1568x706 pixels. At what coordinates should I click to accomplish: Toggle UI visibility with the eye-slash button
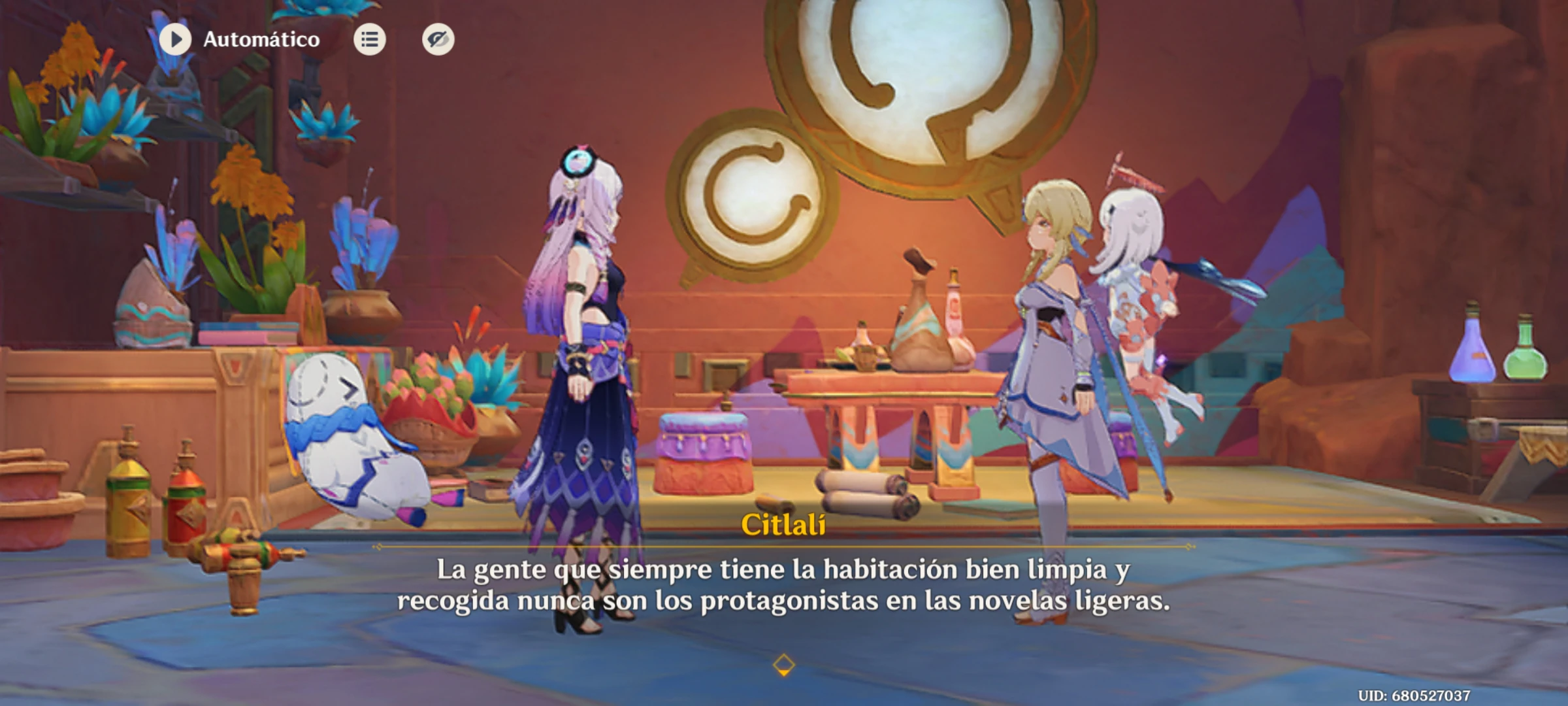coord(438,41)
